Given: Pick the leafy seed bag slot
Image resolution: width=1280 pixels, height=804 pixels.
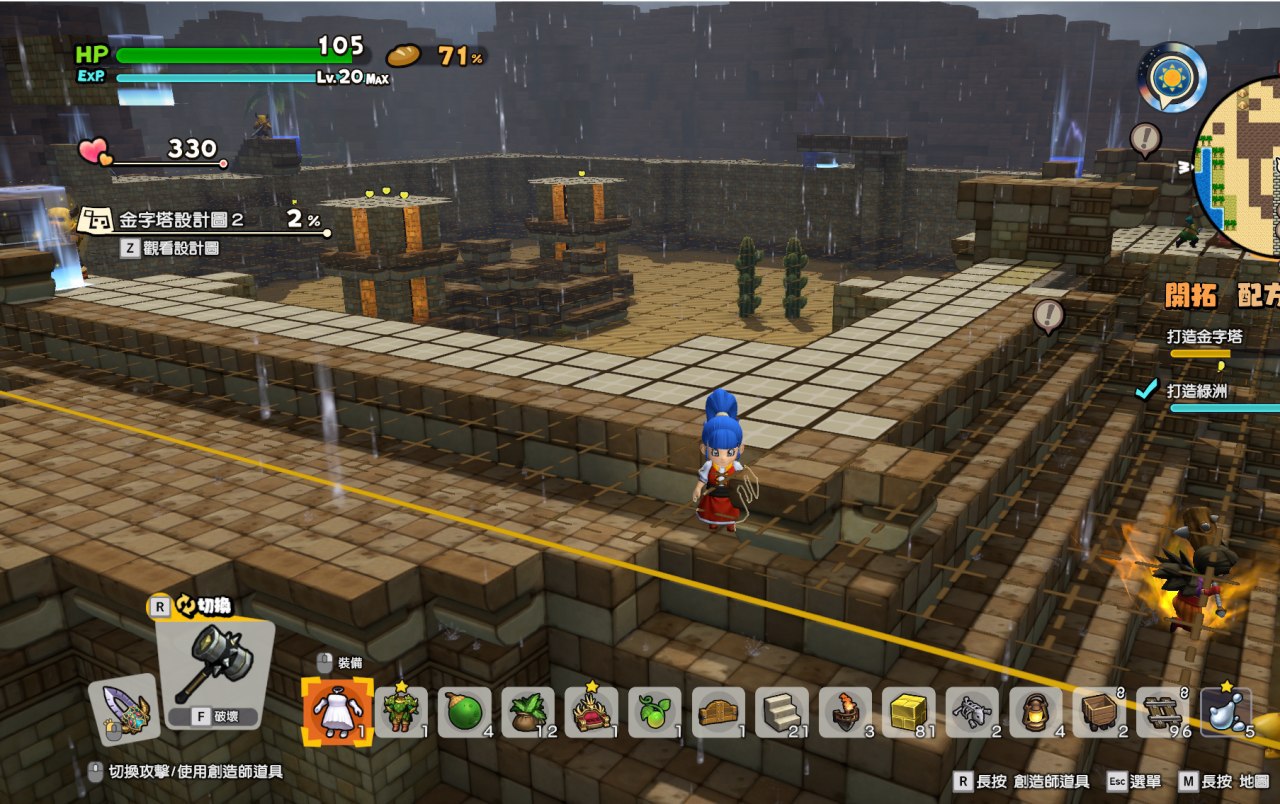Looking at the screenshot, I should [x=528, y=712].
